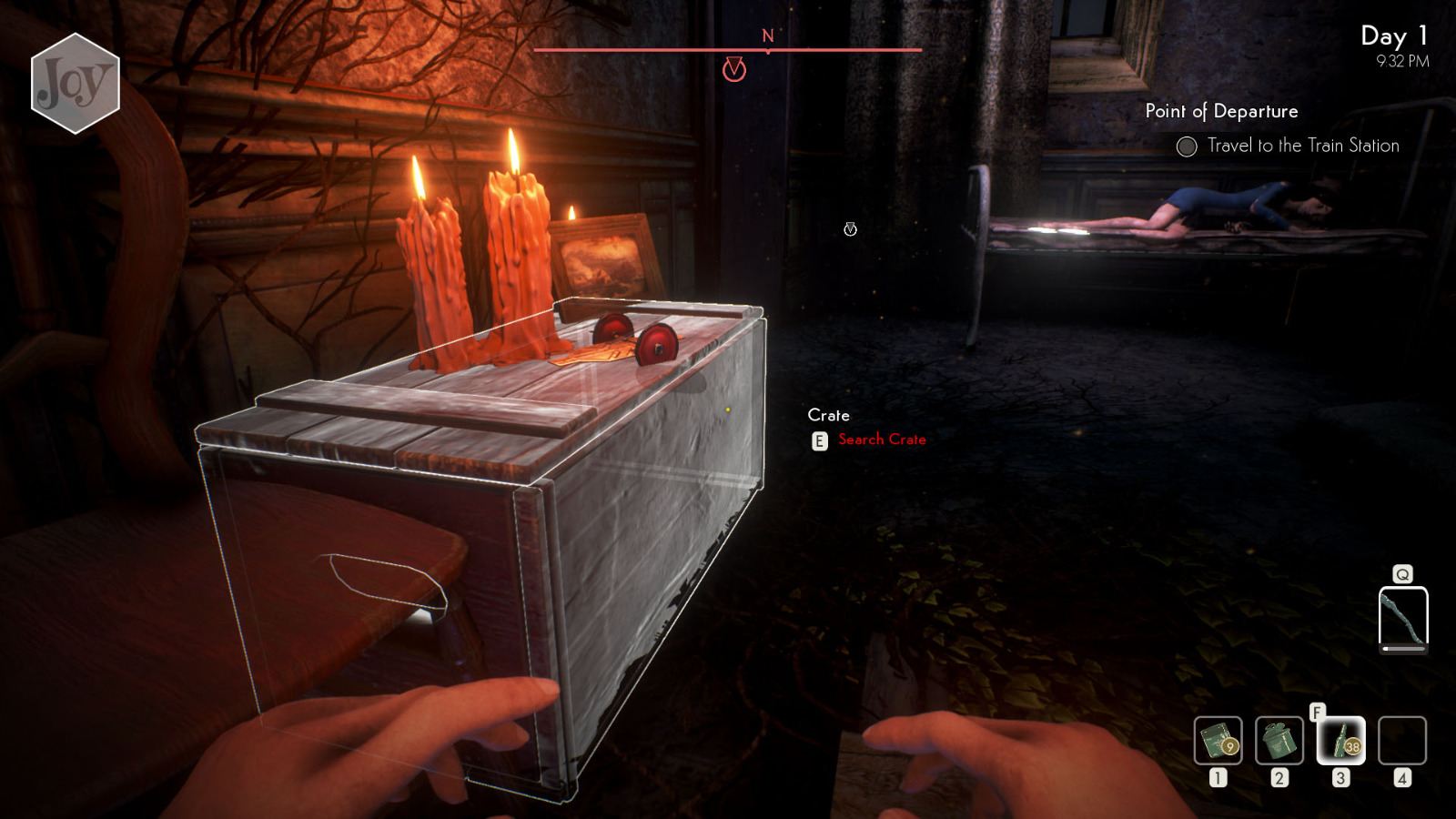Toggle the objective circle beside Travel to the Train Station
Screen dimensions: 1456x819
(x=1188, y=145)
